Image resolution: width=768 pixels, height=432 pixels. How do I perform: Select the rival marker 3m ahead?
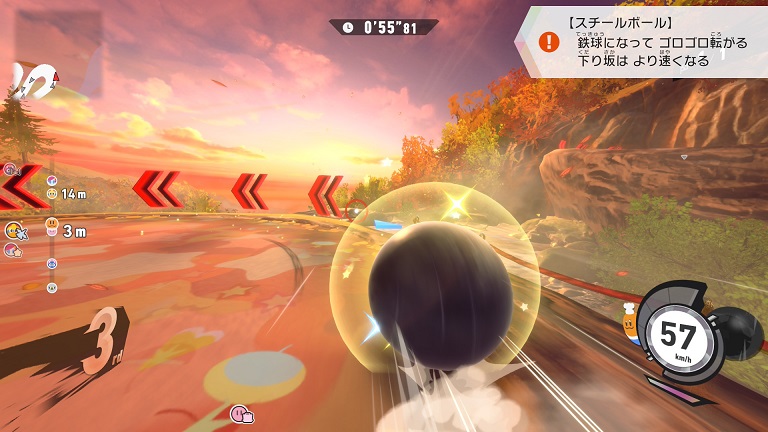52,230
